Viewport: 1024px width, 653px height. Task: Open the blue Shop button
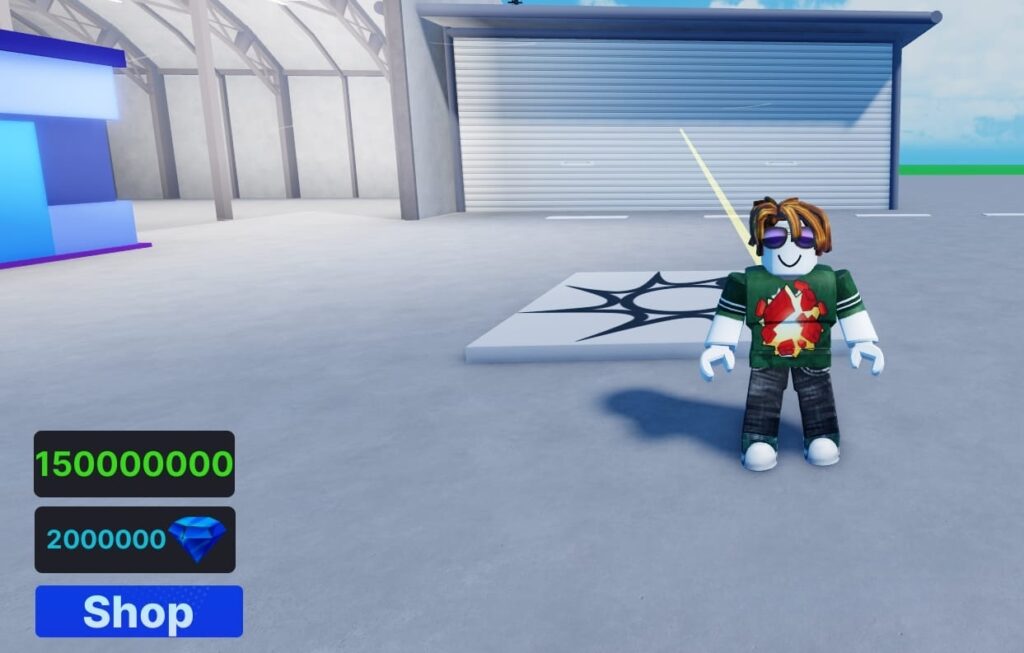[x=139, y=612]
